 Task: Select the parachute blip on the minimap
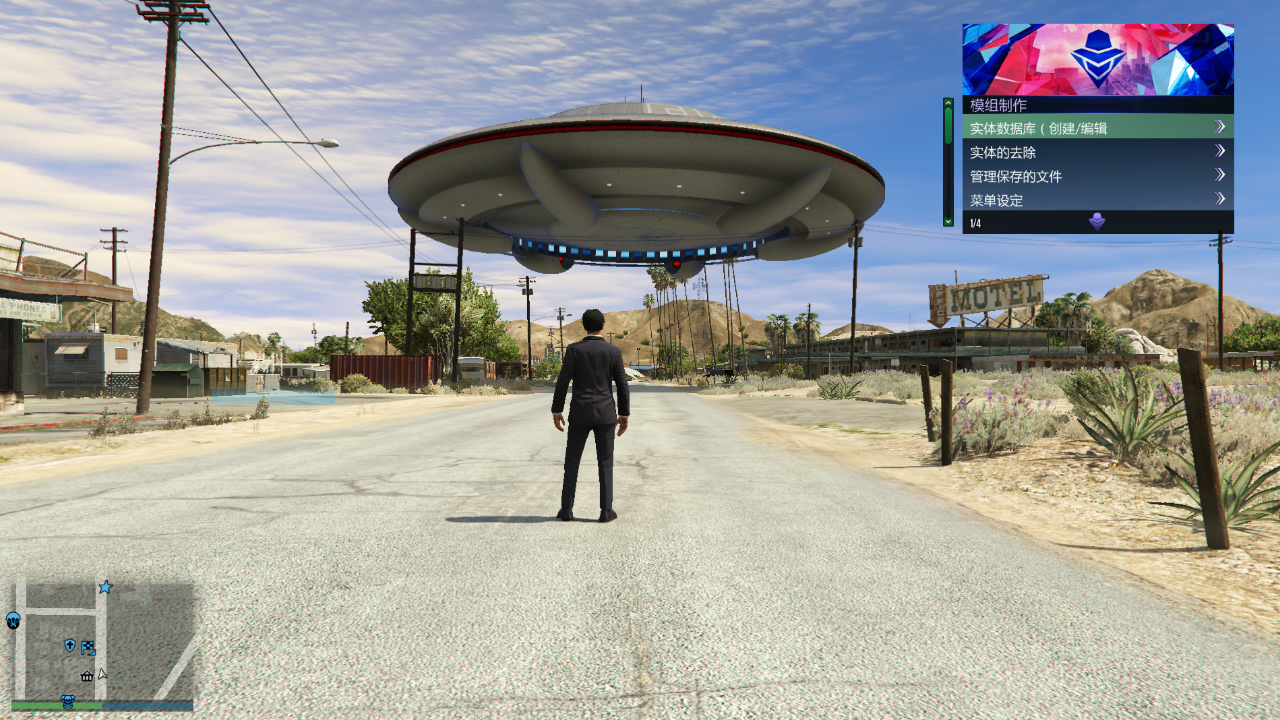[x=13, y=621]
